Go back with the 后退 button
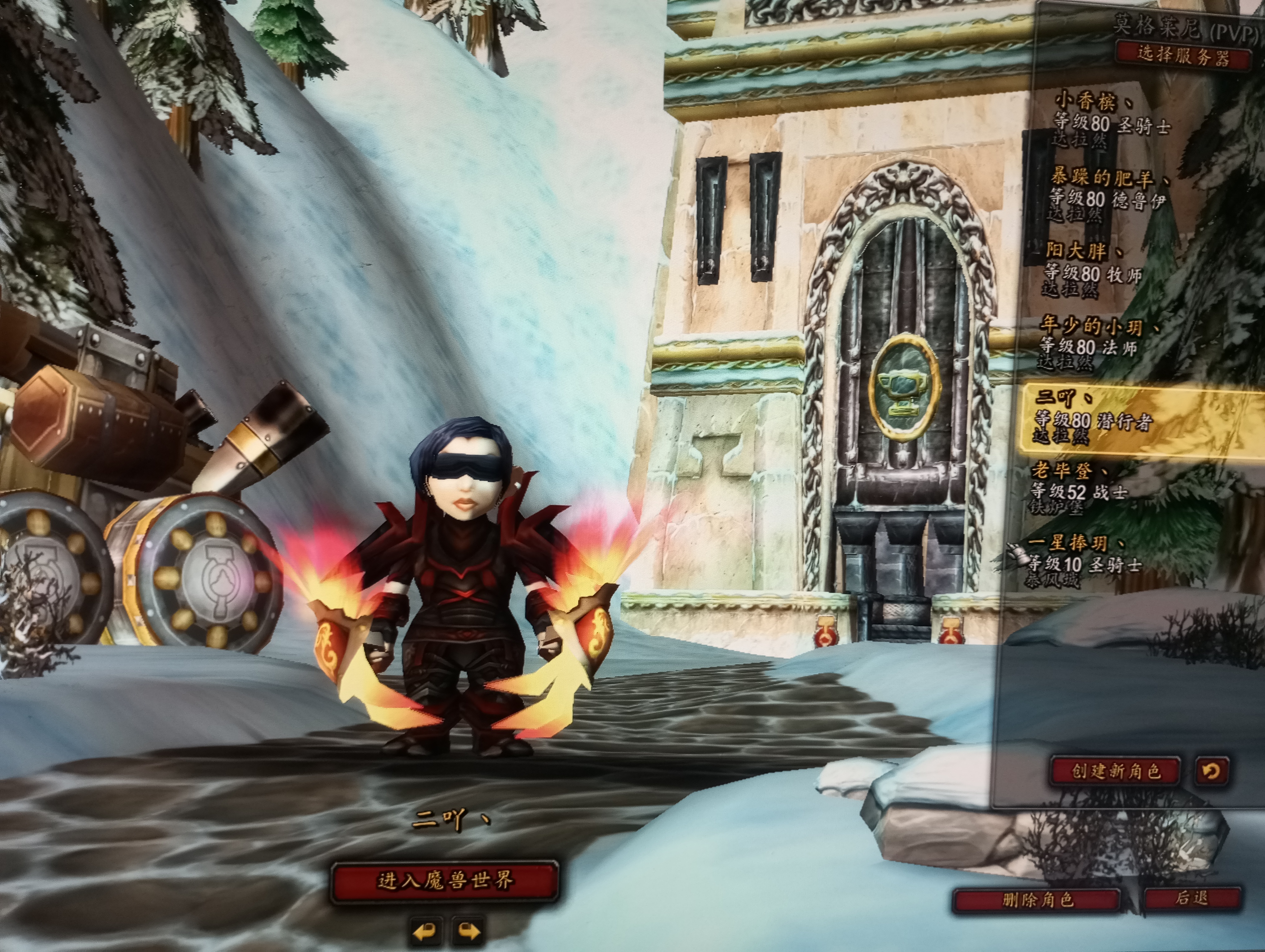 pos(1192,899)
